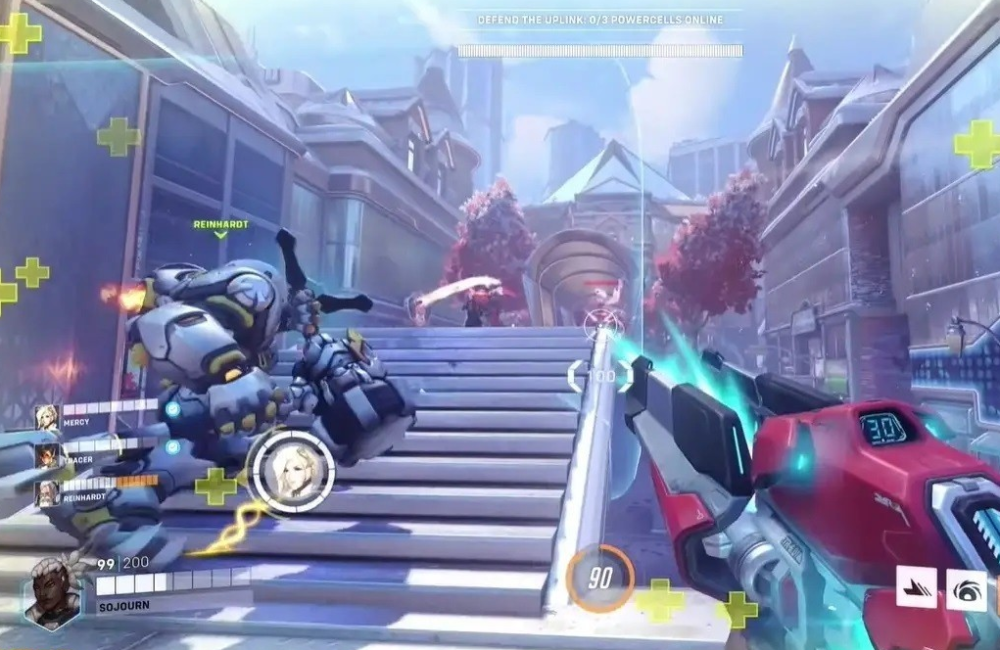Click the Sojourn hero portrait

(x=53, y=592)
